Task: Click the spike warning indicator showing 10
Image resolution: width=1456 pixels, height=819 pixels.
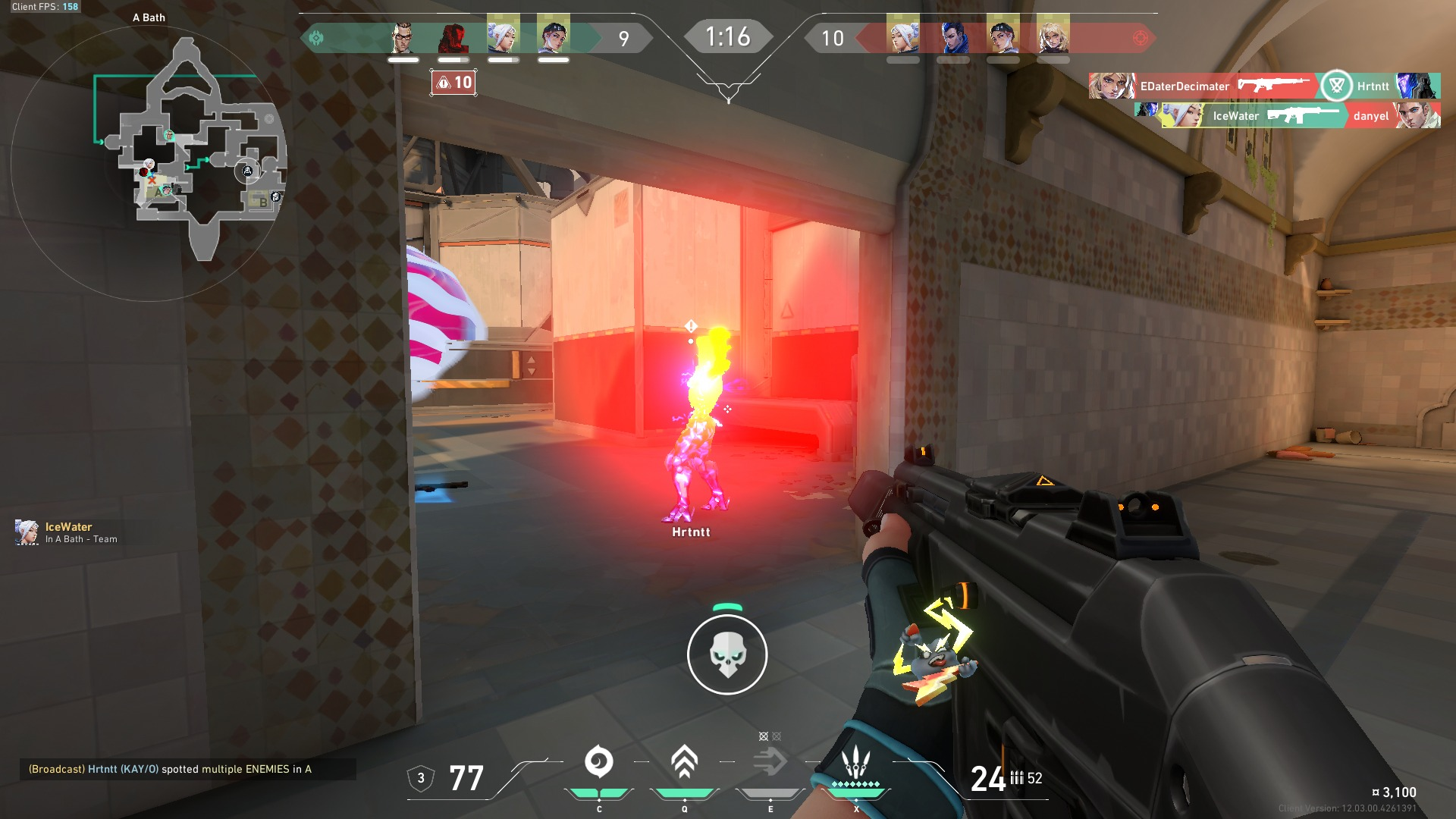Action: 453,83
